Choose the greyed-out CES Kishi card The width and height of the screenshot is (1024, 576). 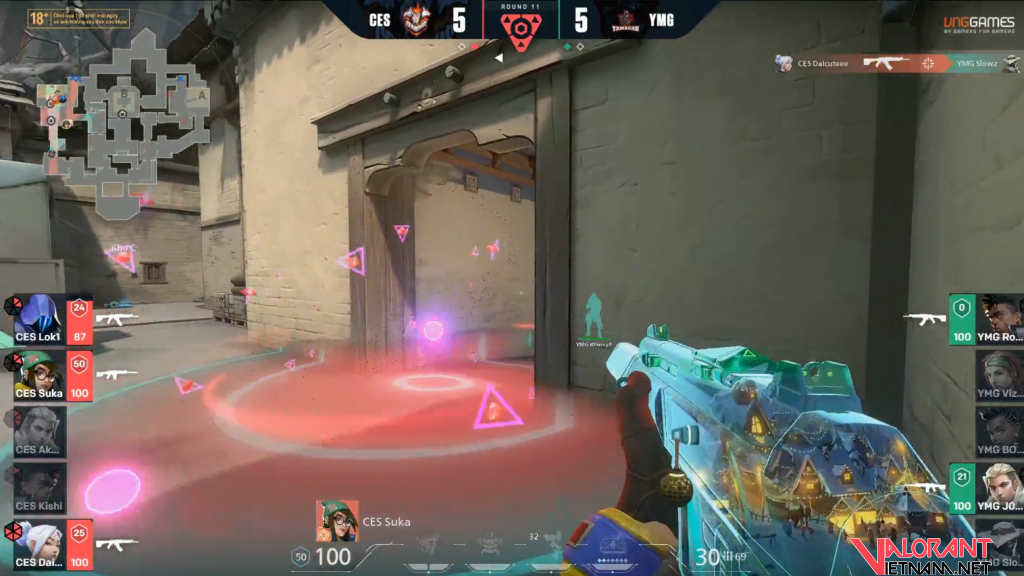[40, 488]
